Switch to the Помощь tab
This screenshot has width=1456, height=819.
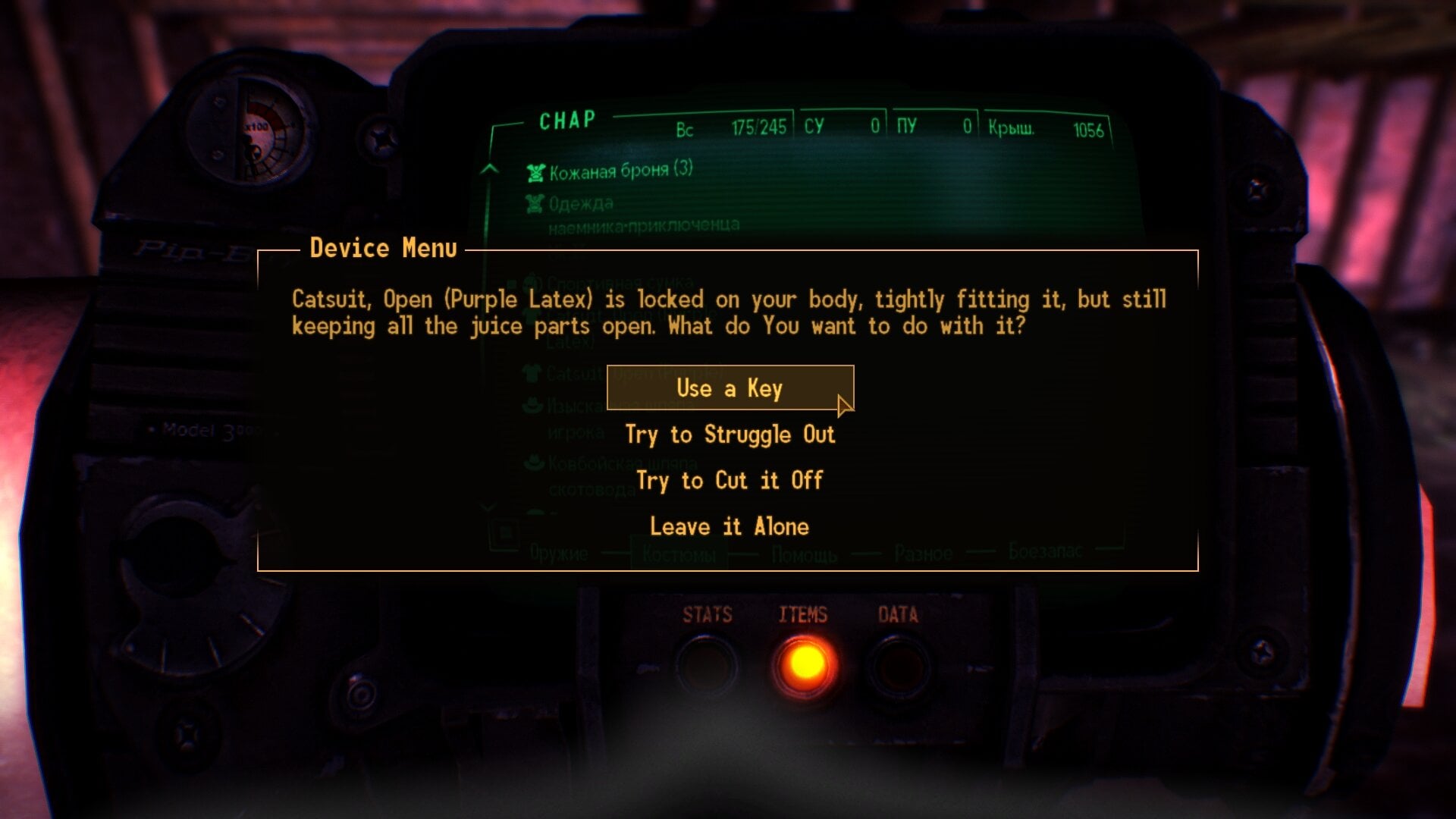802,554
